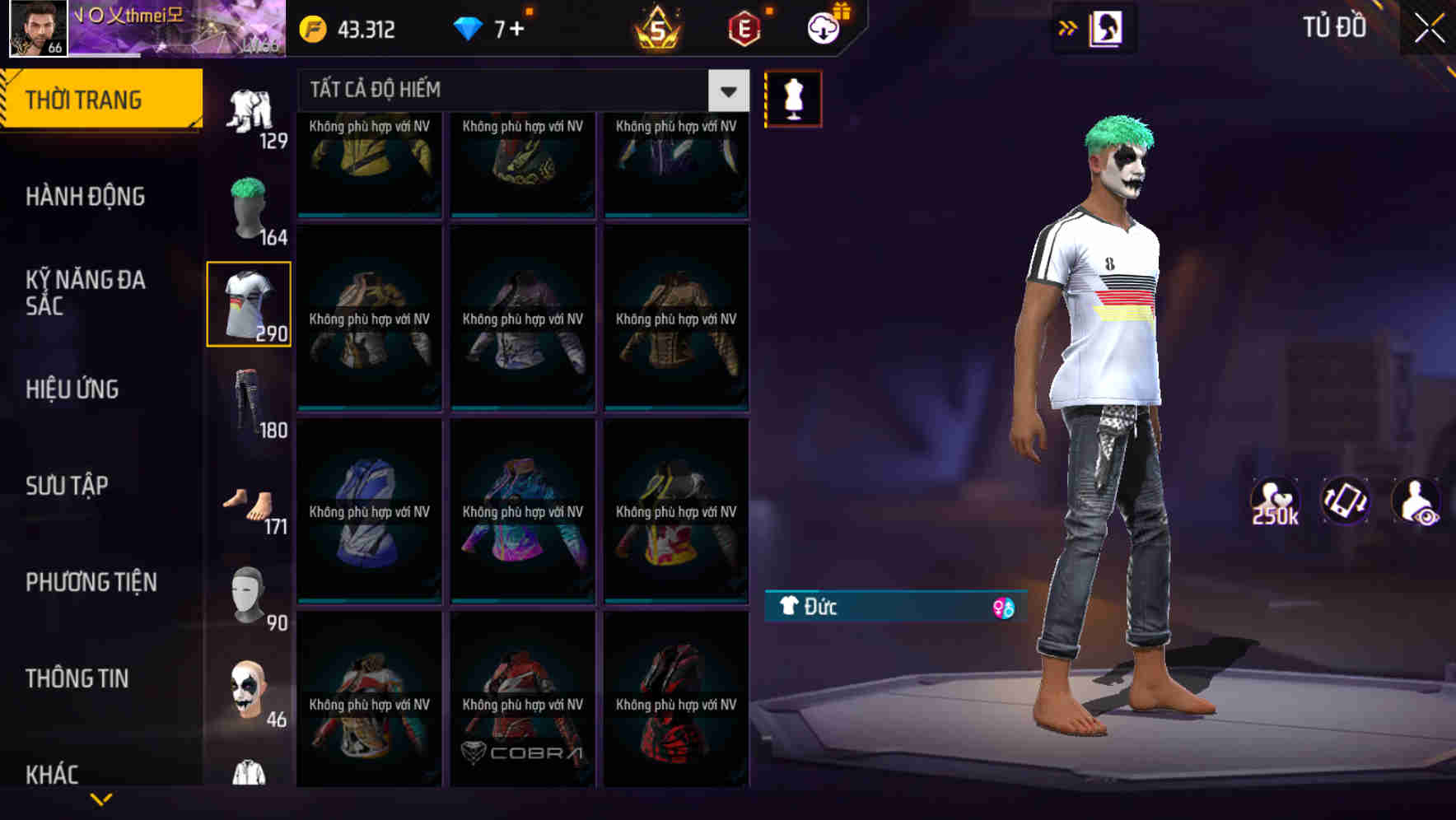Open the quick navigation double-arrow panel

[x=1068, y=27]
